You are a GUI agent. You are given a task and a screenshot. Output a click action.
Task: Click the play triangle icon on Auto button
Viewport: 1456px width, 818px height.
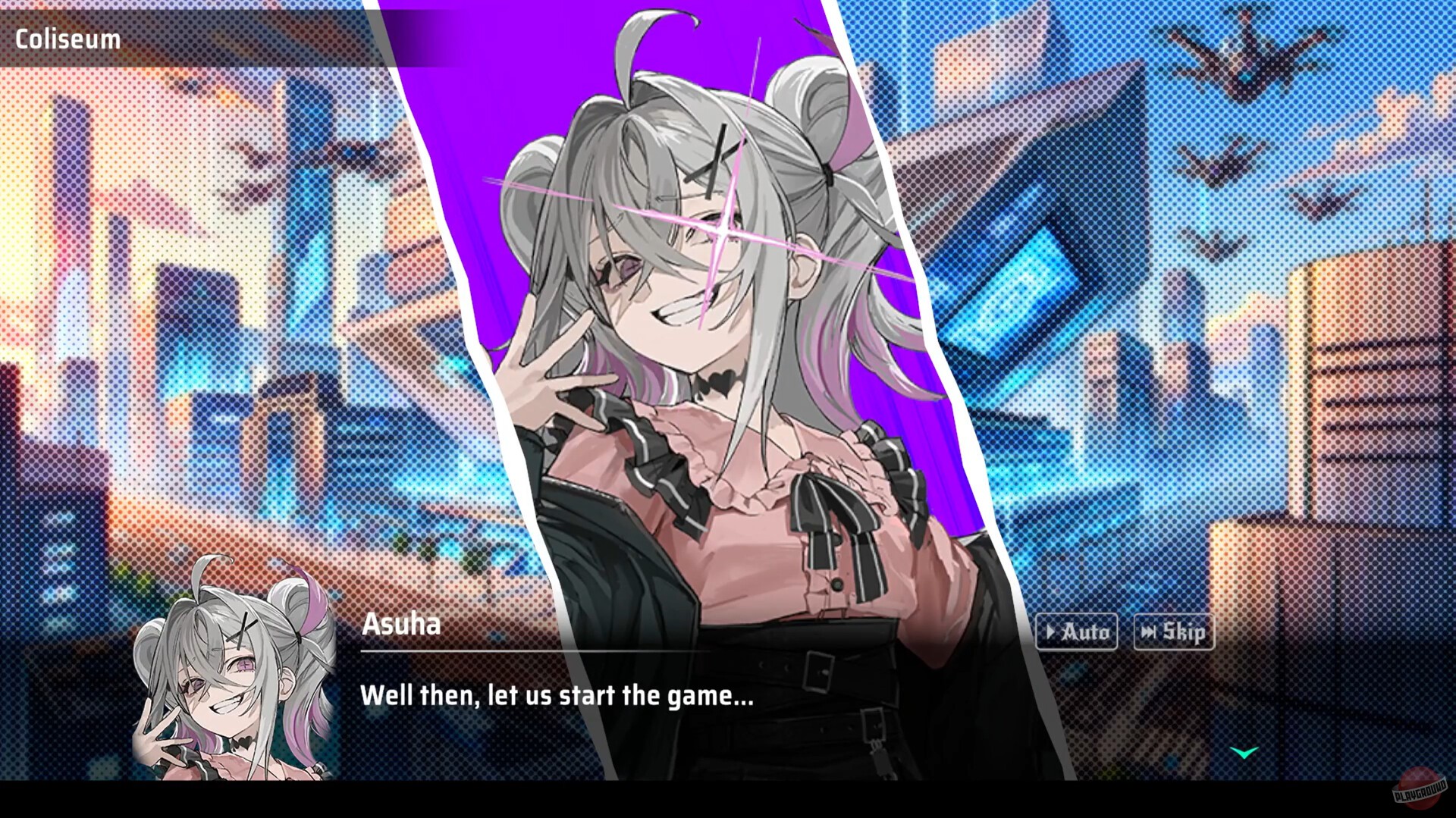point(1053,631)
